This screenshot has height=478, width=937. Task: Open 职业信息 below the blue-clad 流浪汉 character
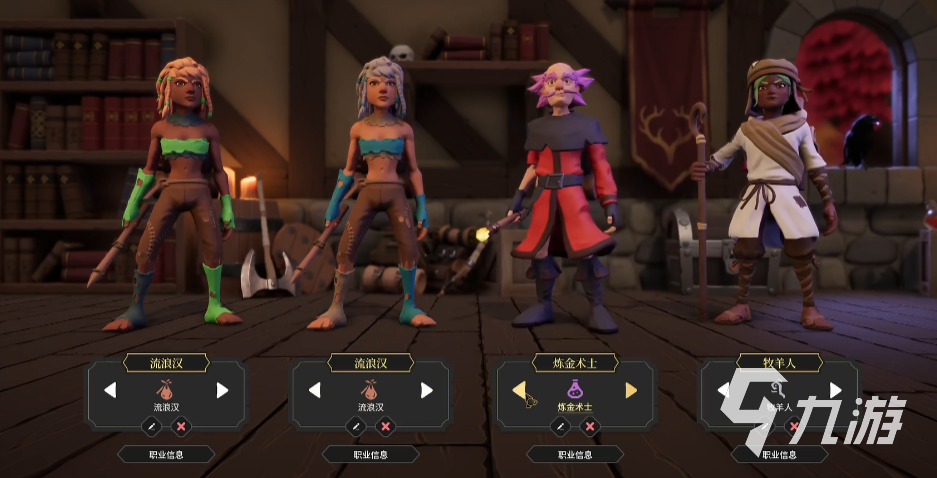pos(371,454)
